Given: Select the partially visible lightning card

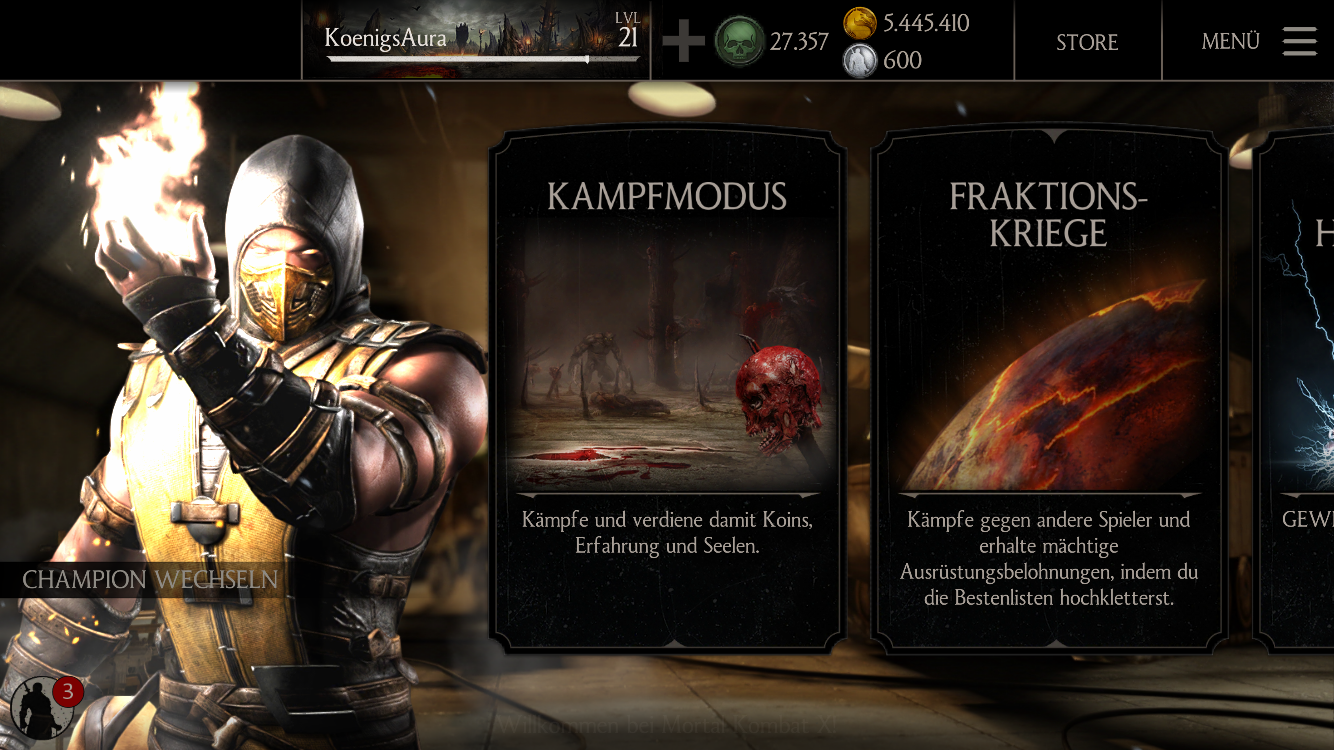Looking at the screenshot, I should [1298, 390].
